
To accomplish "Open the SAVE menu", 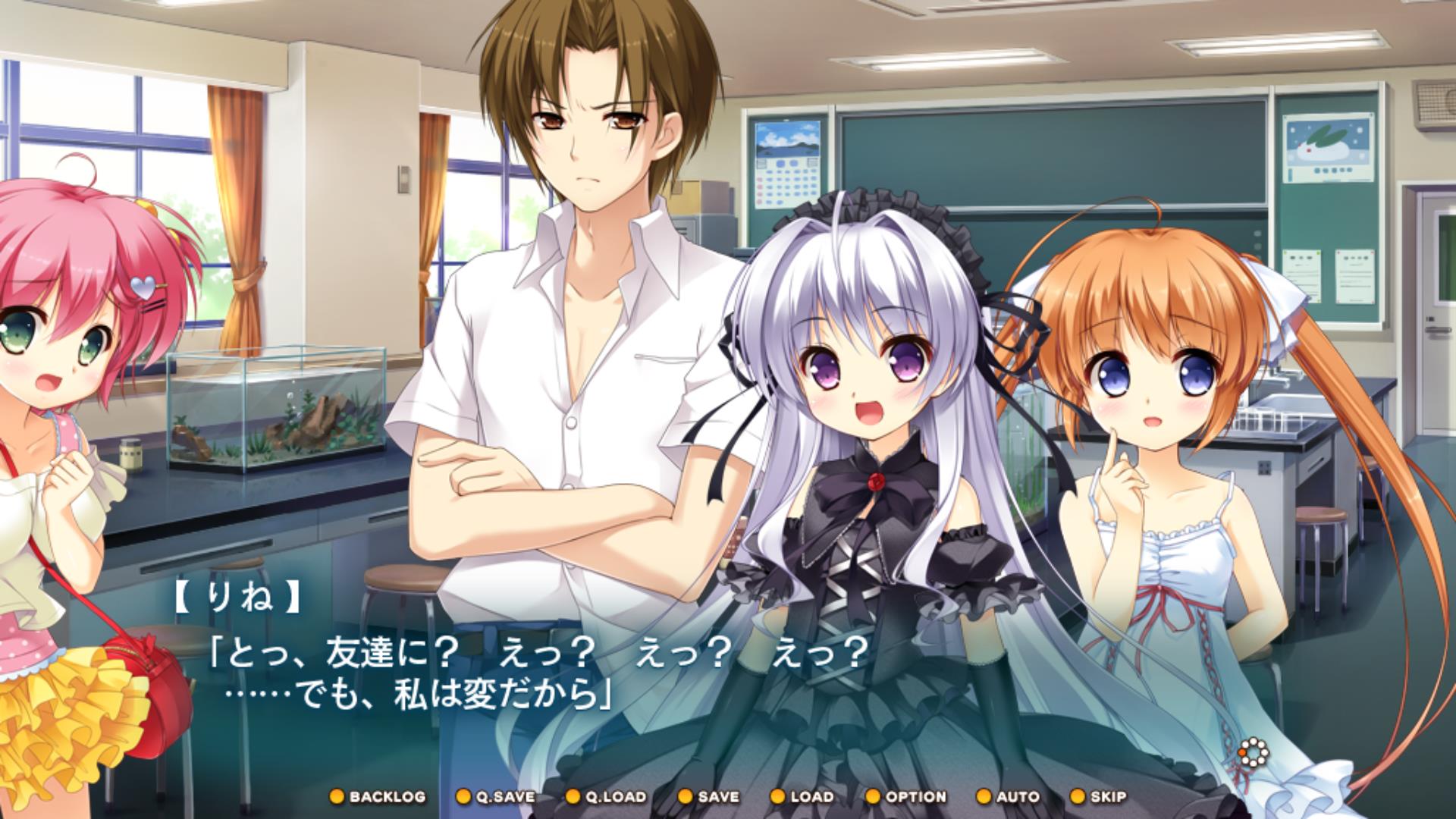I will click(x=708, y=797).
